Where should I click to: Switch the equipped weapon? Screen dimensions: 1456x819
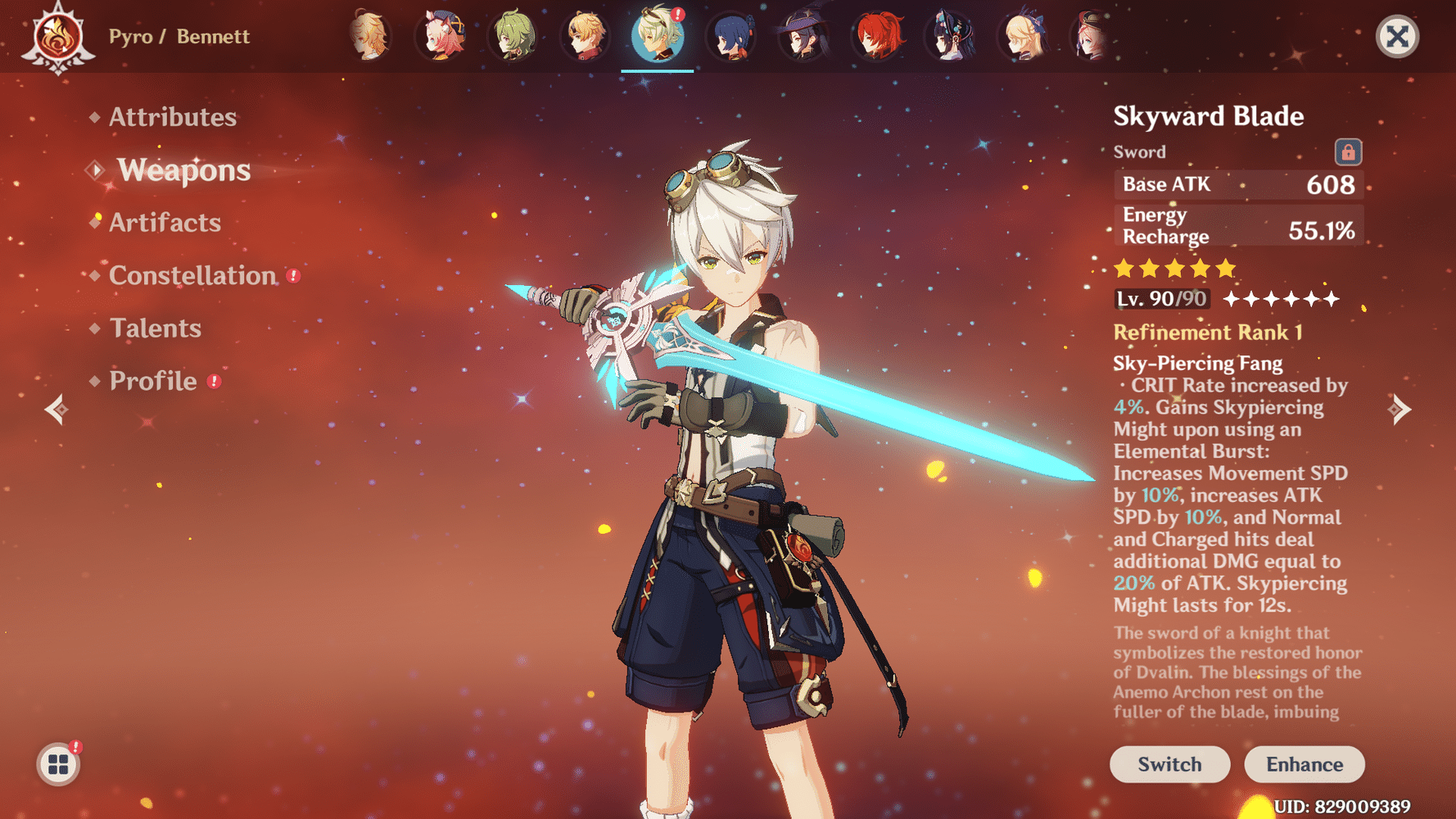click(x=1169, y=764)
